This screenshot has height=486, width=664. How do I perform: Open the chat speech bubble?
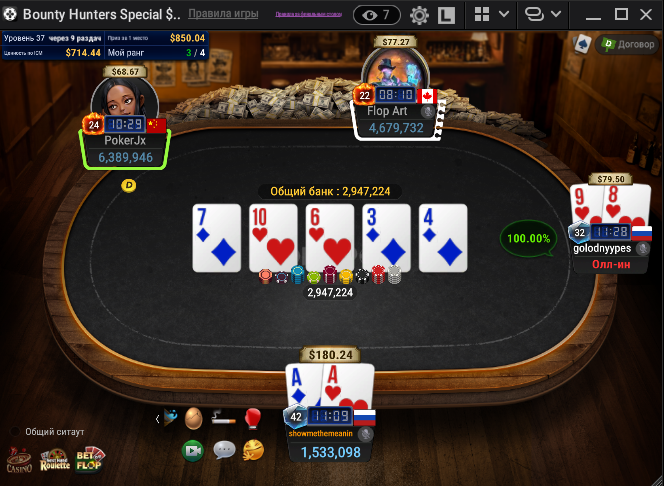pyautogui.click(x=224, y=450)
